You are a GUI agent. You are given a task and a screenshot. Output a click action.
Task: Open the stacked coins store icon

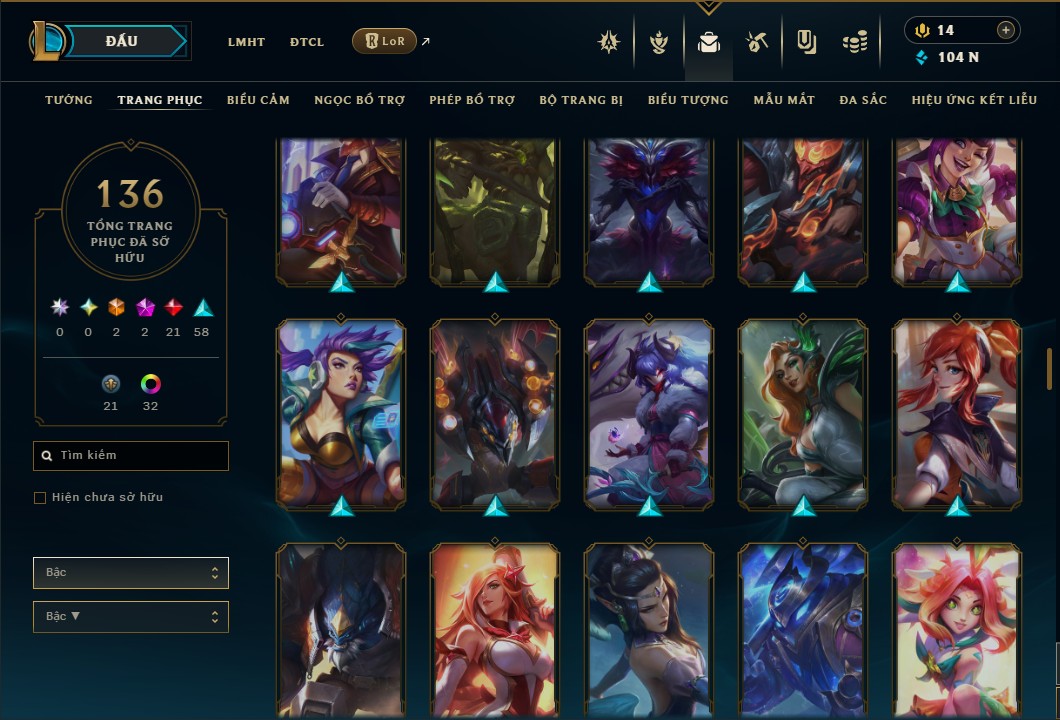[x=854, y=42]
